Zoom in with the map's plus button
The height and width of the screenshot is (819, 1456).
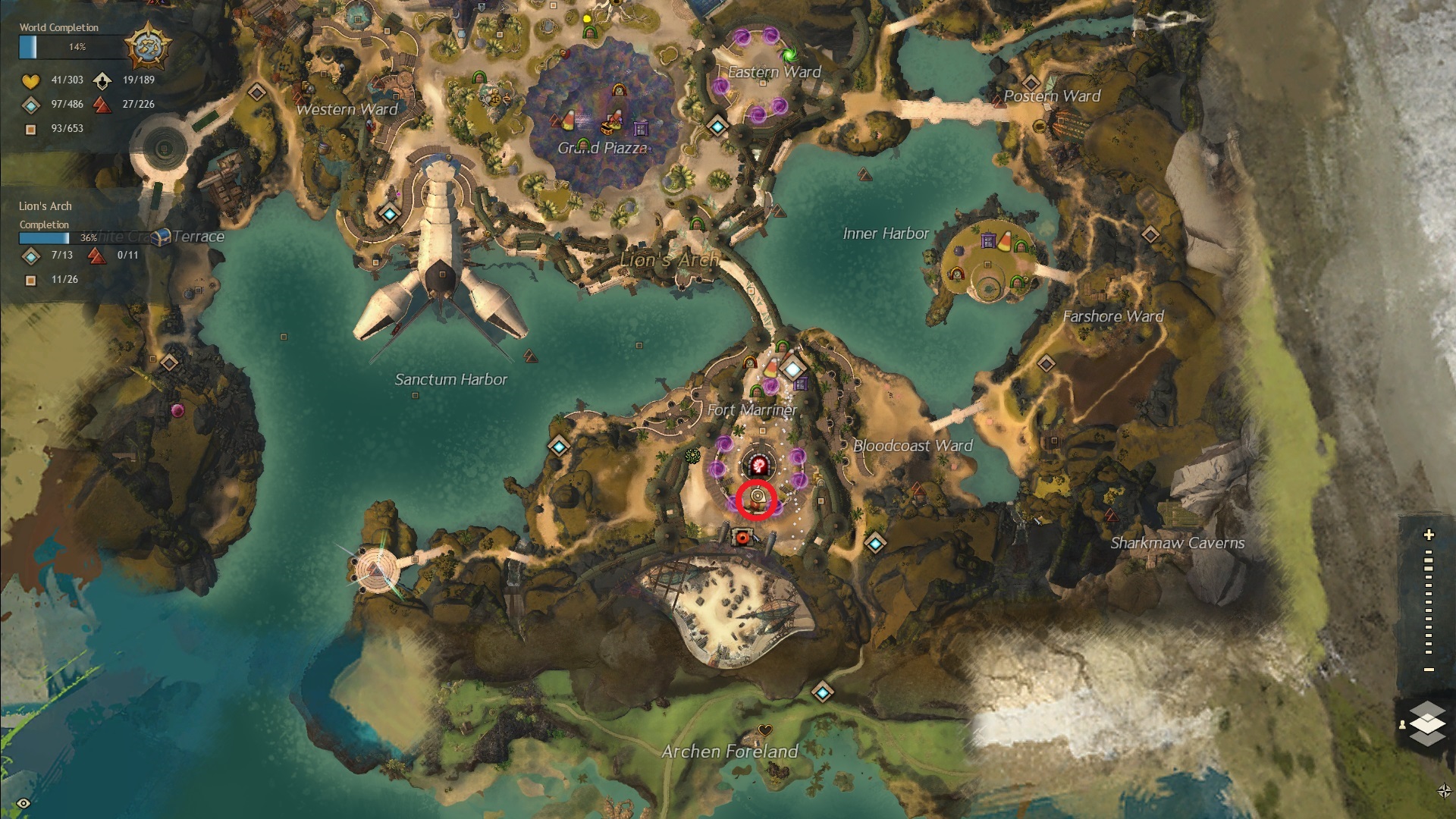tap(1429, 535)
